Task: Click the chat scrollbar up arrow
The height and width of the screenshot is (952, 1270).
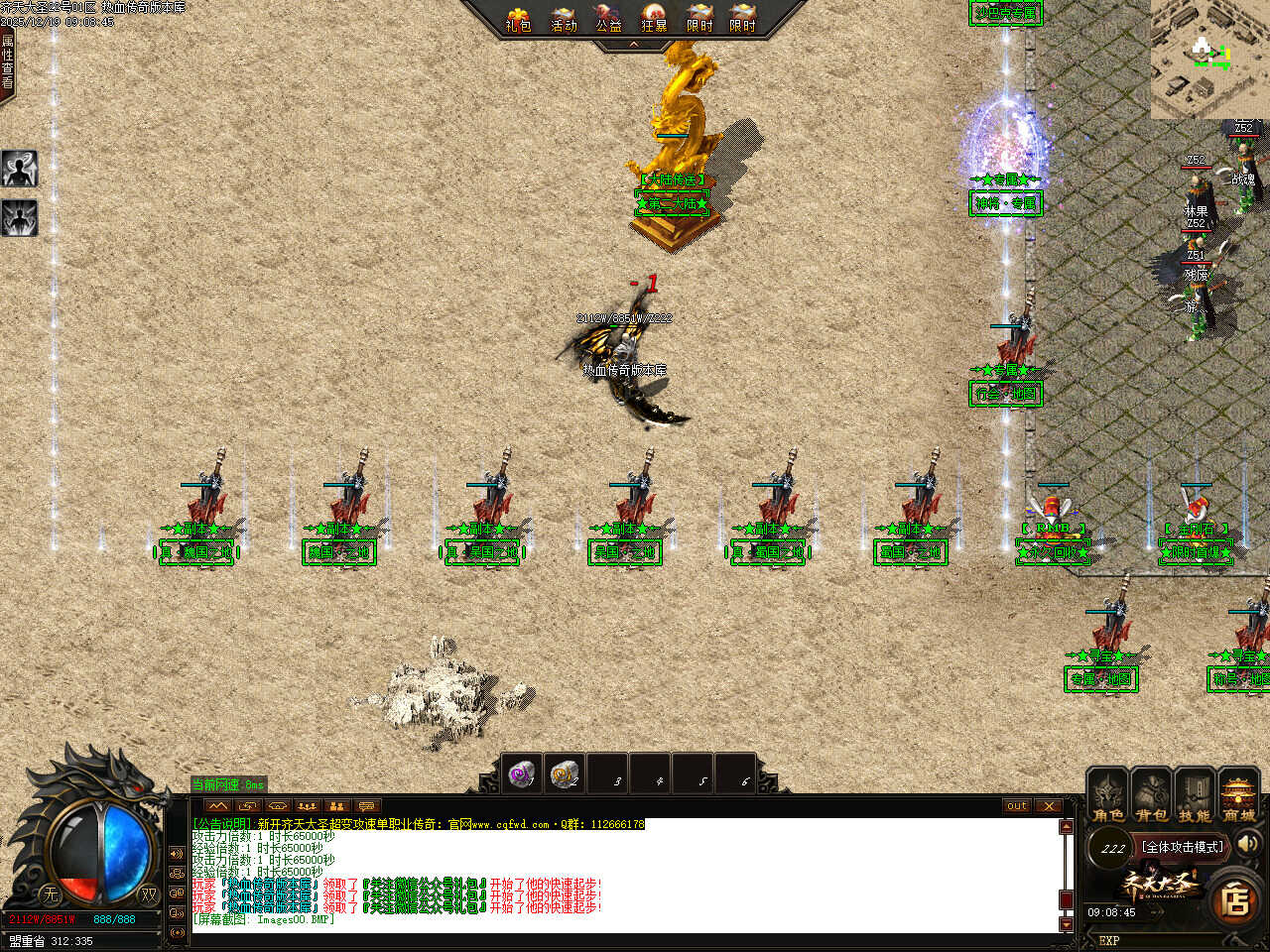Action: (x=1067, y=827)
